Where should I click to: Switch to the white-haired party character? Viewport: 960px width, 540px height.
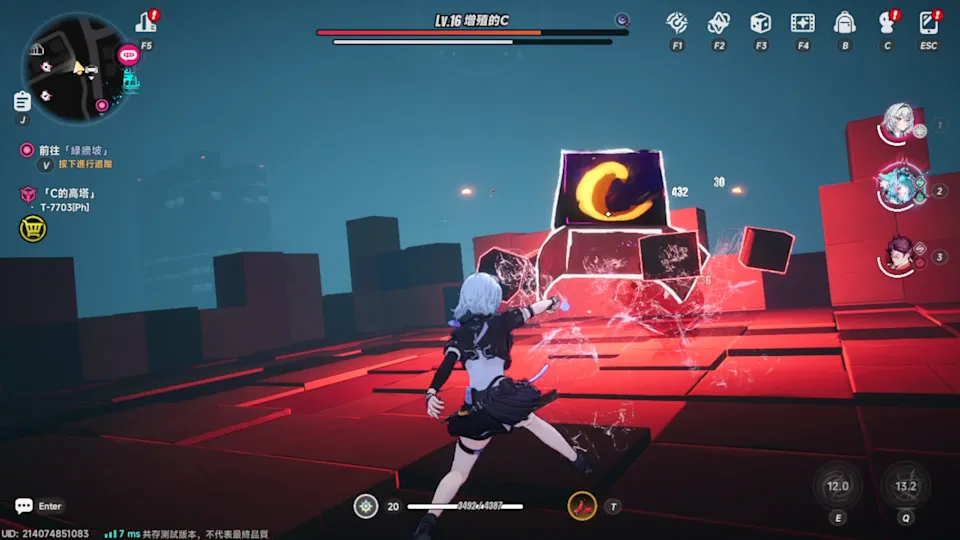(898, 124)
